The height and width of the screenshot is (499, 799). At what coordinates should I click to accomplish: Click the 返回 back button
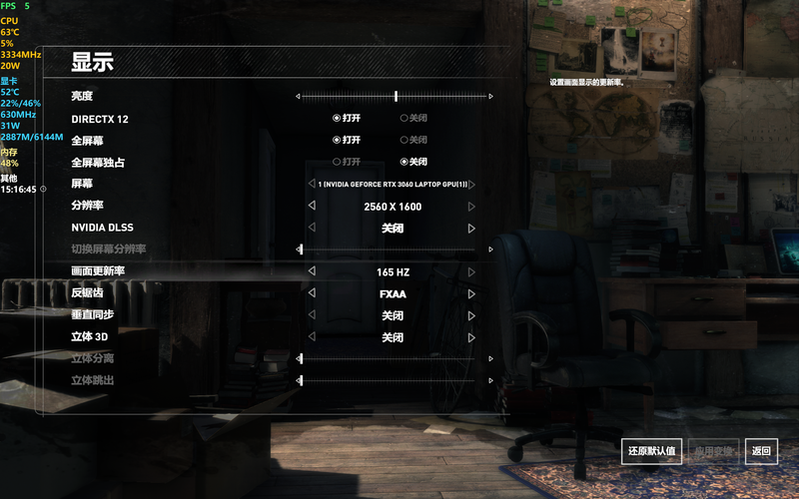coord(762,451)
